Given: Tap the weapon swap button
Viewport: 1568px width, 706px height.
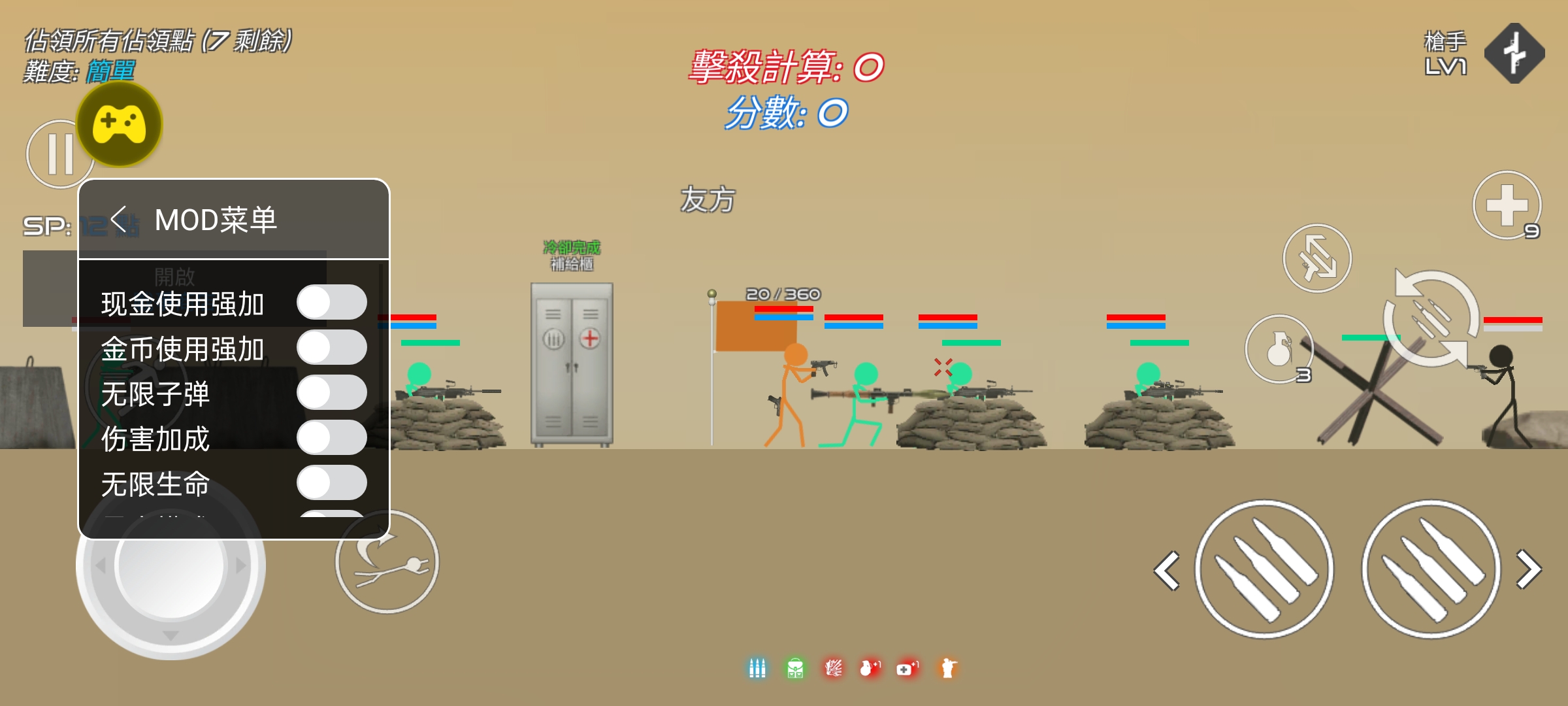Looking at the screenshot, I should 1317,258.
